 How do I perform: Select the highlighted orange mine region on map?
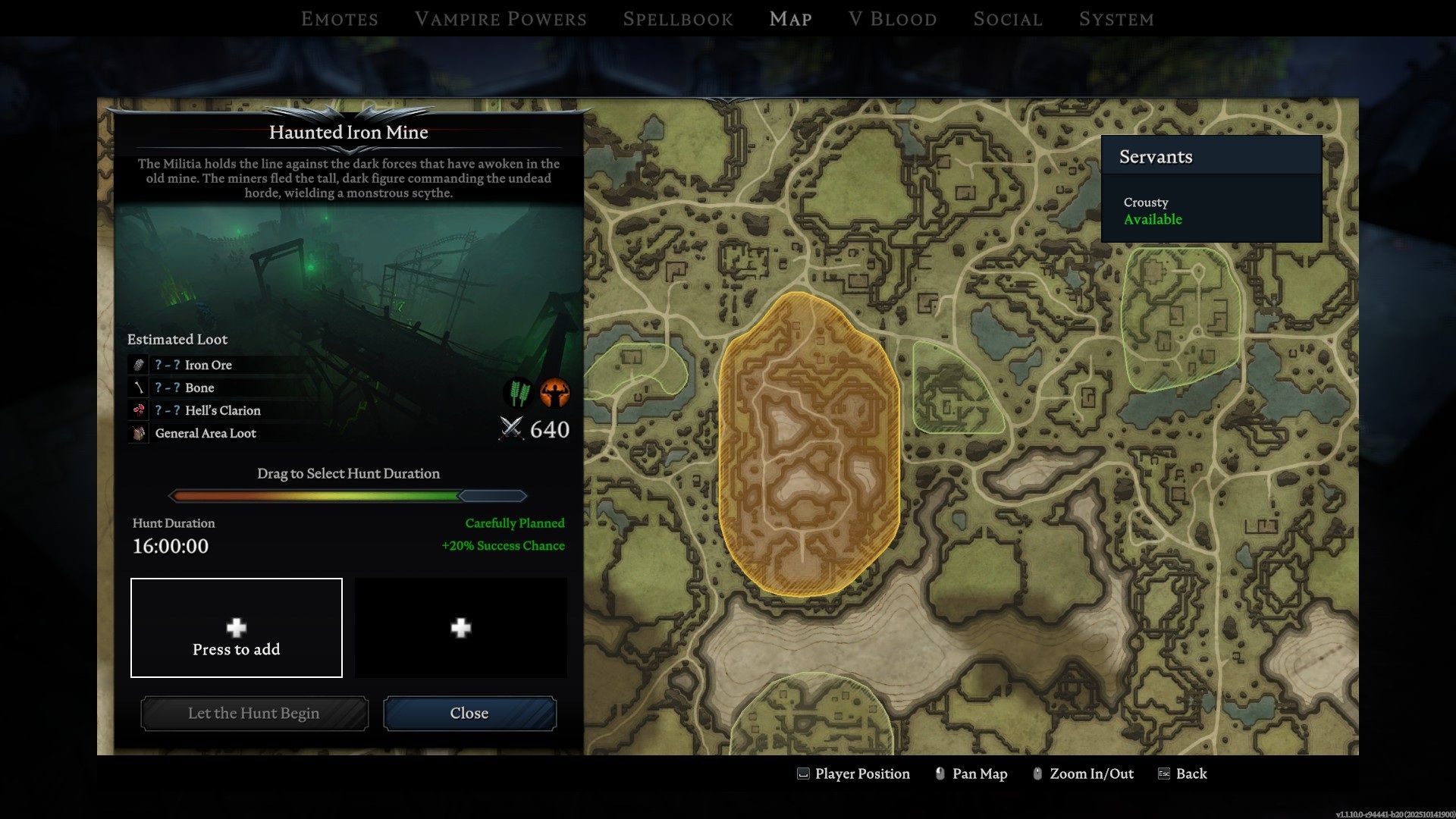[809, 444]
